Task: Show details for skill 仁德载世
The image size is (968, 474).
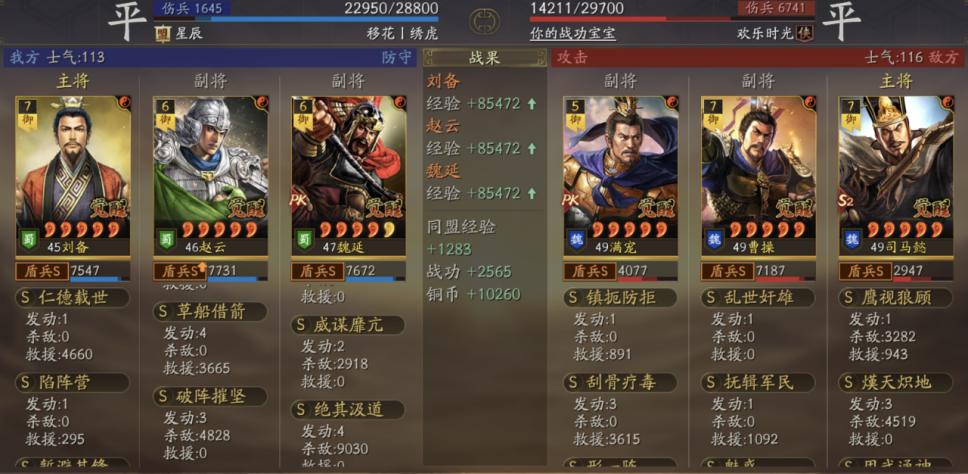Action: pyautogui.click(x=72, y=297)
